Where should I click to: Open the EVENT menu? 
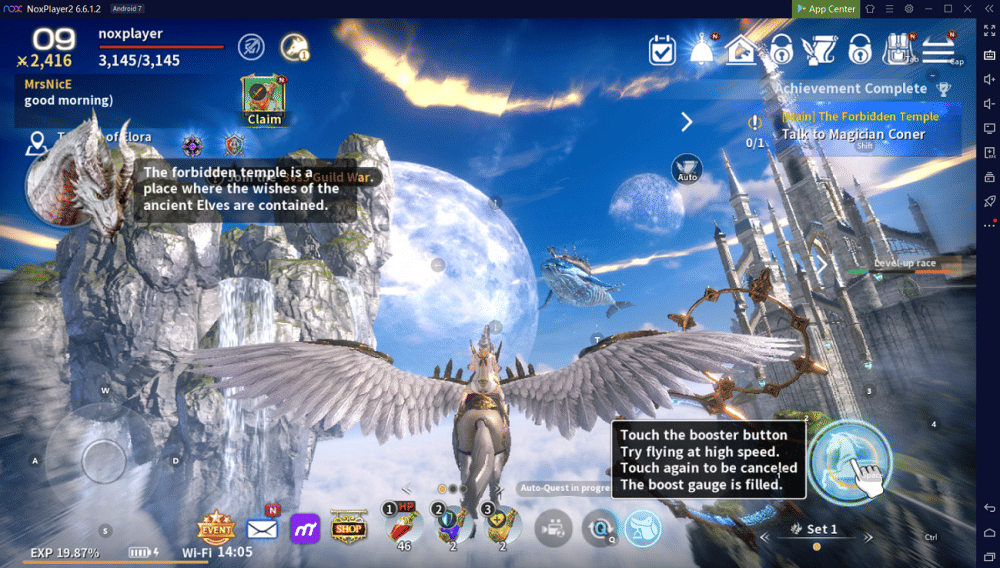(x=216, y=527)
